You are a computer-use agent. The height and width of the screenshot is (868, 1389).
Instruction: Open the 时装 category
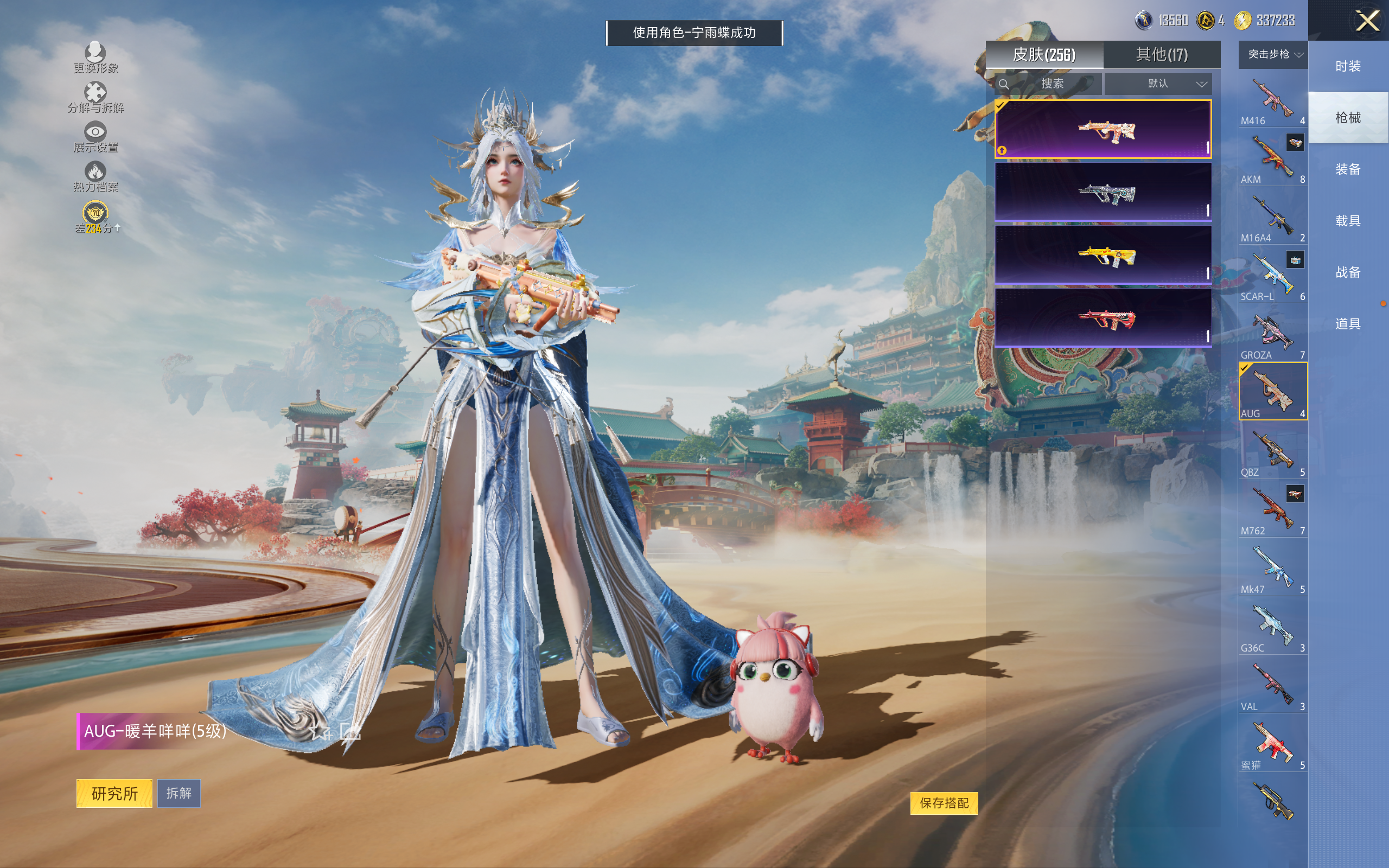(1347, 67)
